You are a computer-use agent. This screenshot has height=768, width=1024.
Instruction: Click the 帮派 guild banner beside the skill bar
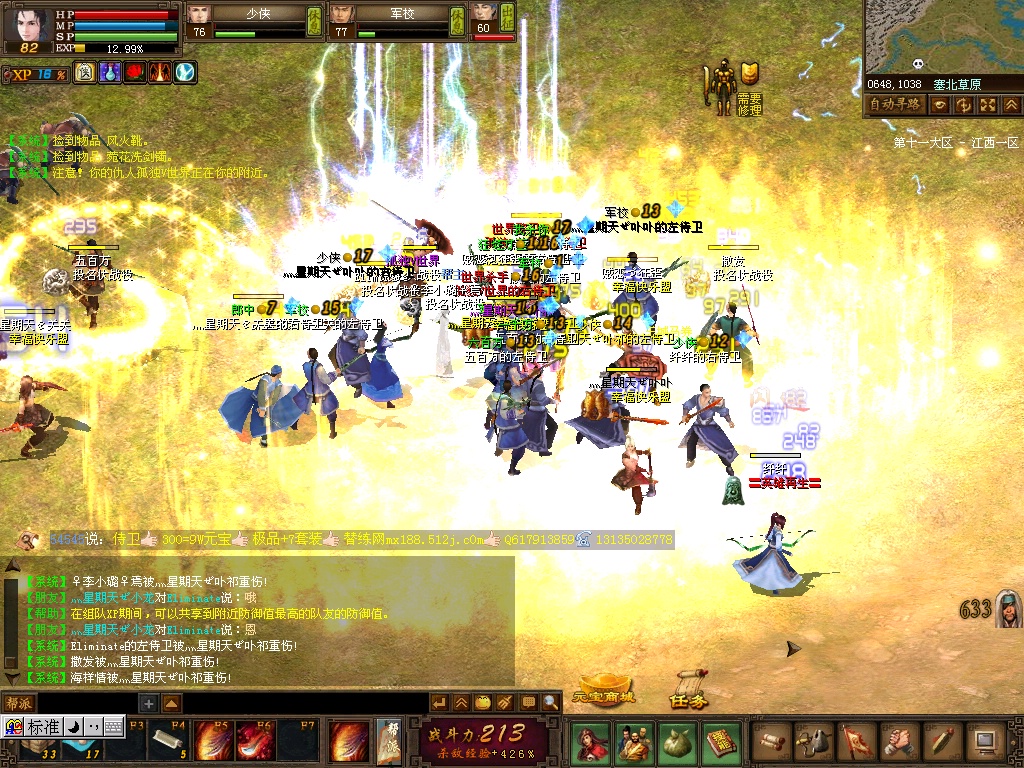(389, 740)
